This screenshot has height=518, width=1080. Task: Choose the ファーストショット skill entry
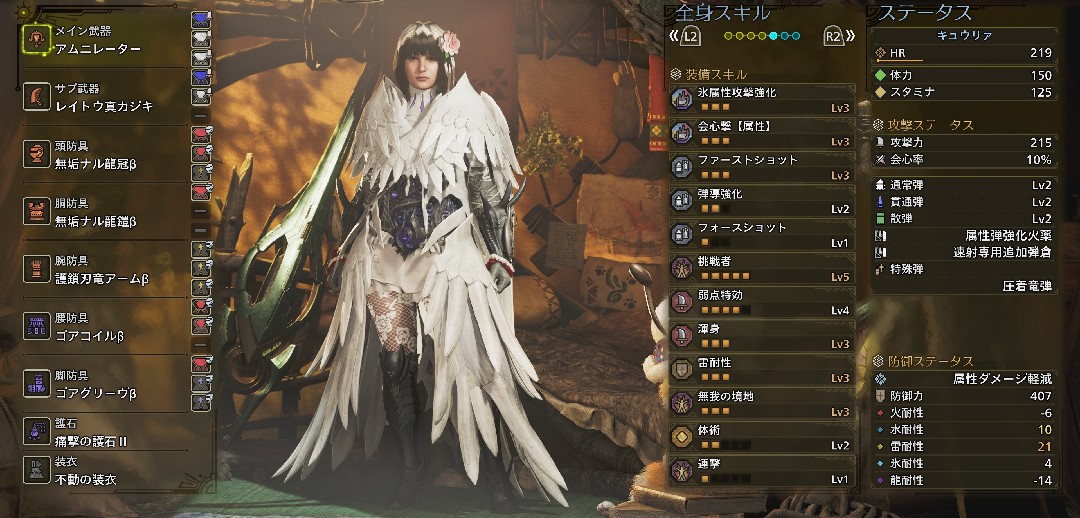pyautogui.click(x=762, y=167)
